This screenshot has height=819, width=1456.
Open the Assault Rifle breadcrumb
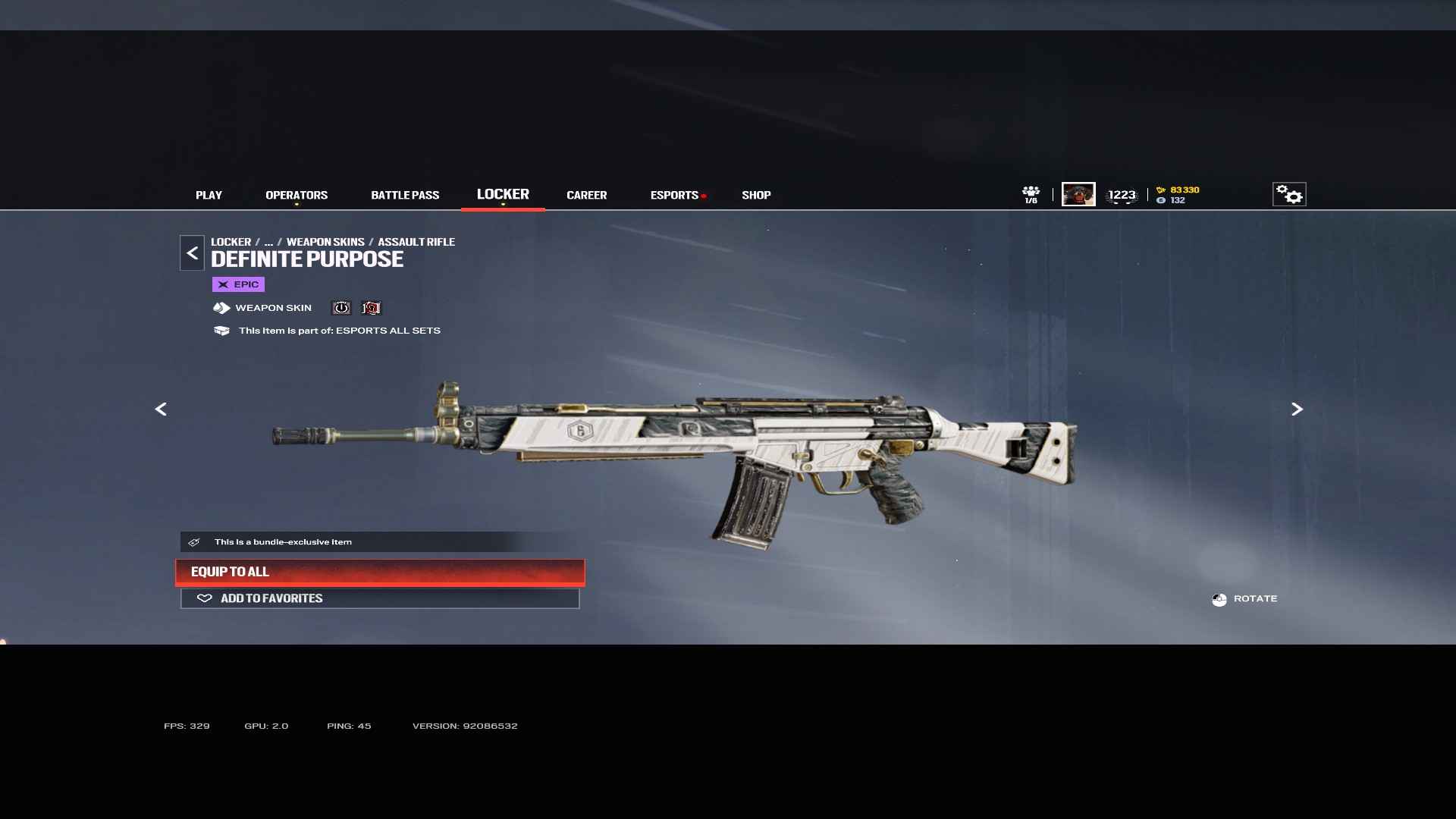(x=416, y=242)
